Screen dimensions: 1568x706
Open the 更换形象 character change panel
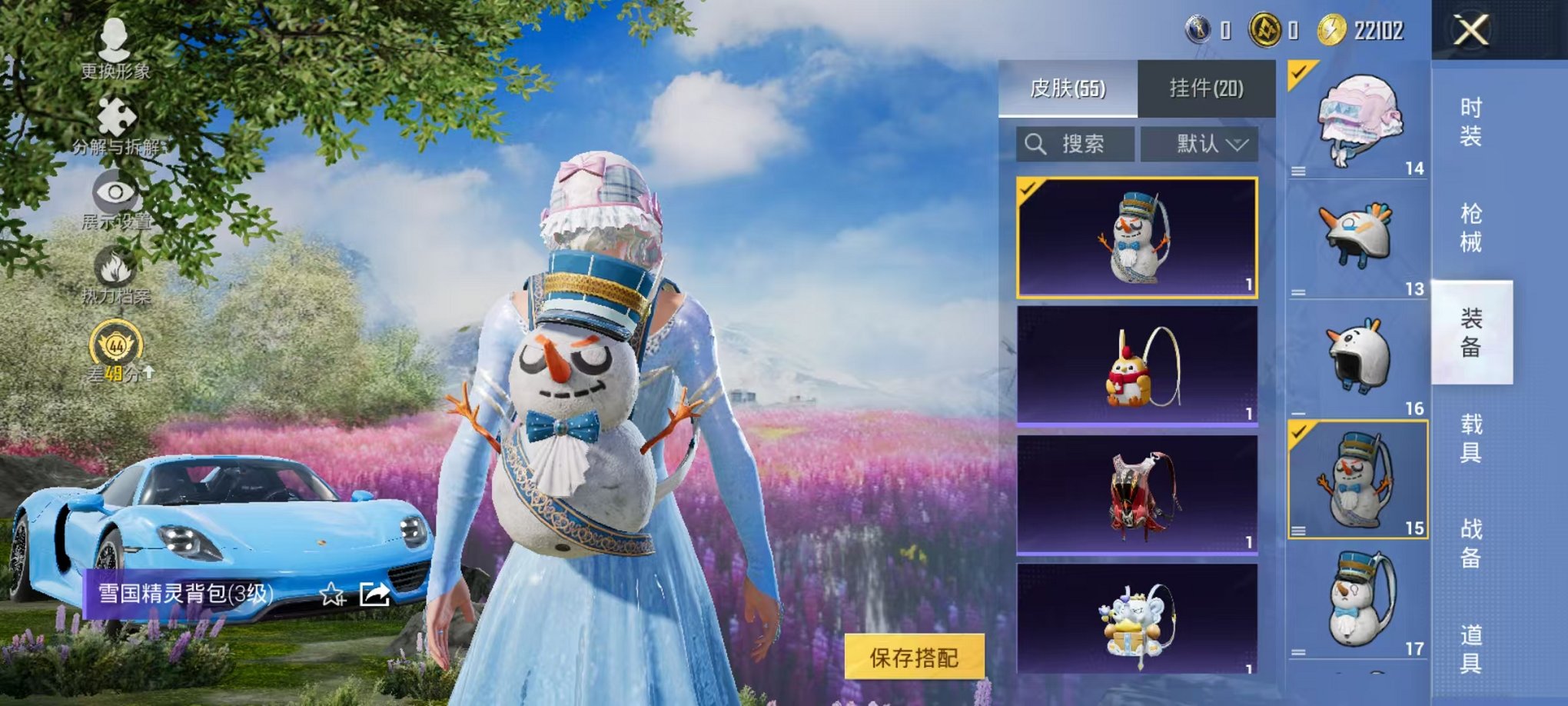click(114, 54)
